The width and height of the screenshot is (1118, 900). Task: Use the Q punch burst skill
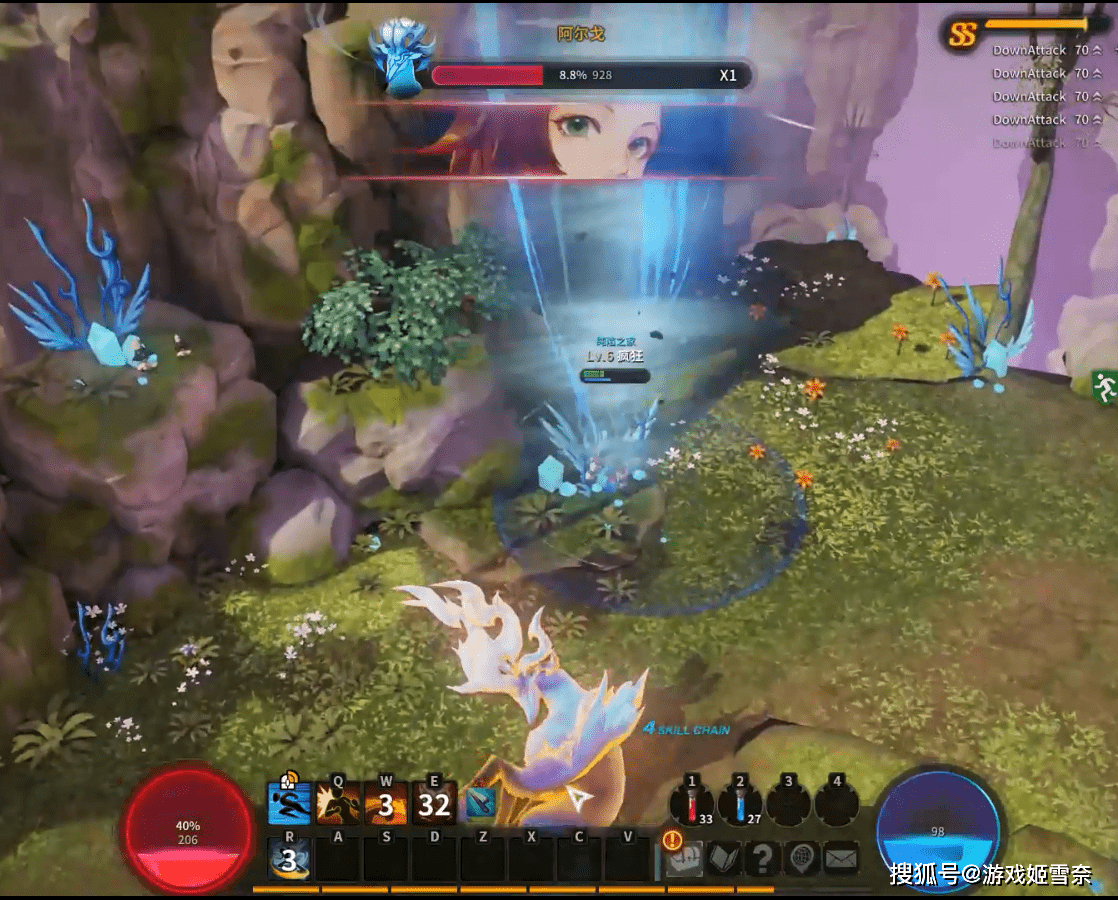[338, 803]
